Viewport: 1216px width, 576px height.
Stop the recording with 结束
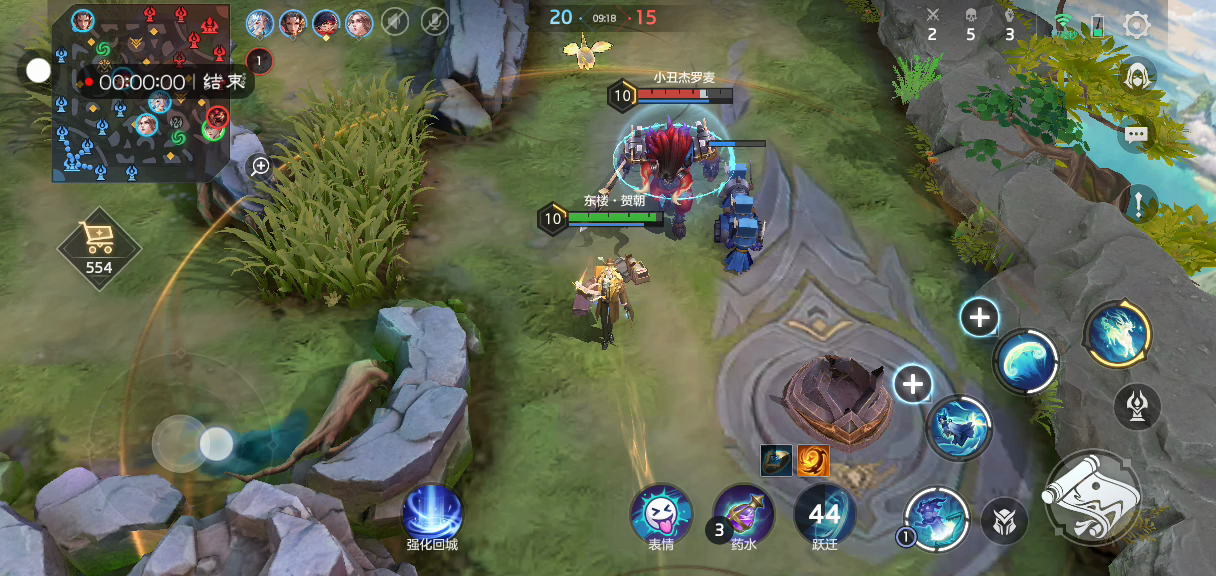pyautogui.click(x=223, y=82)
